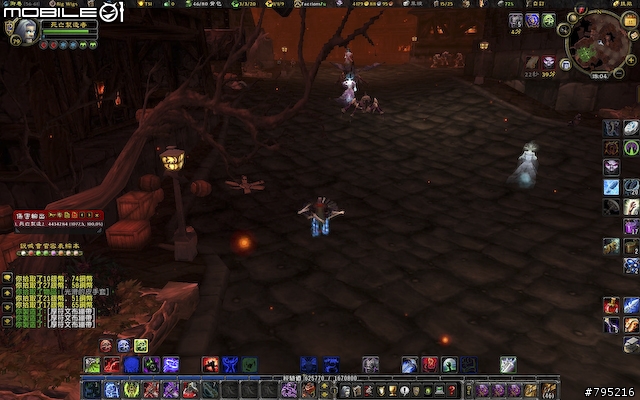Activate the red skull ability above the chat
This screenshot has height=400, width=640.
click(106, 345)
